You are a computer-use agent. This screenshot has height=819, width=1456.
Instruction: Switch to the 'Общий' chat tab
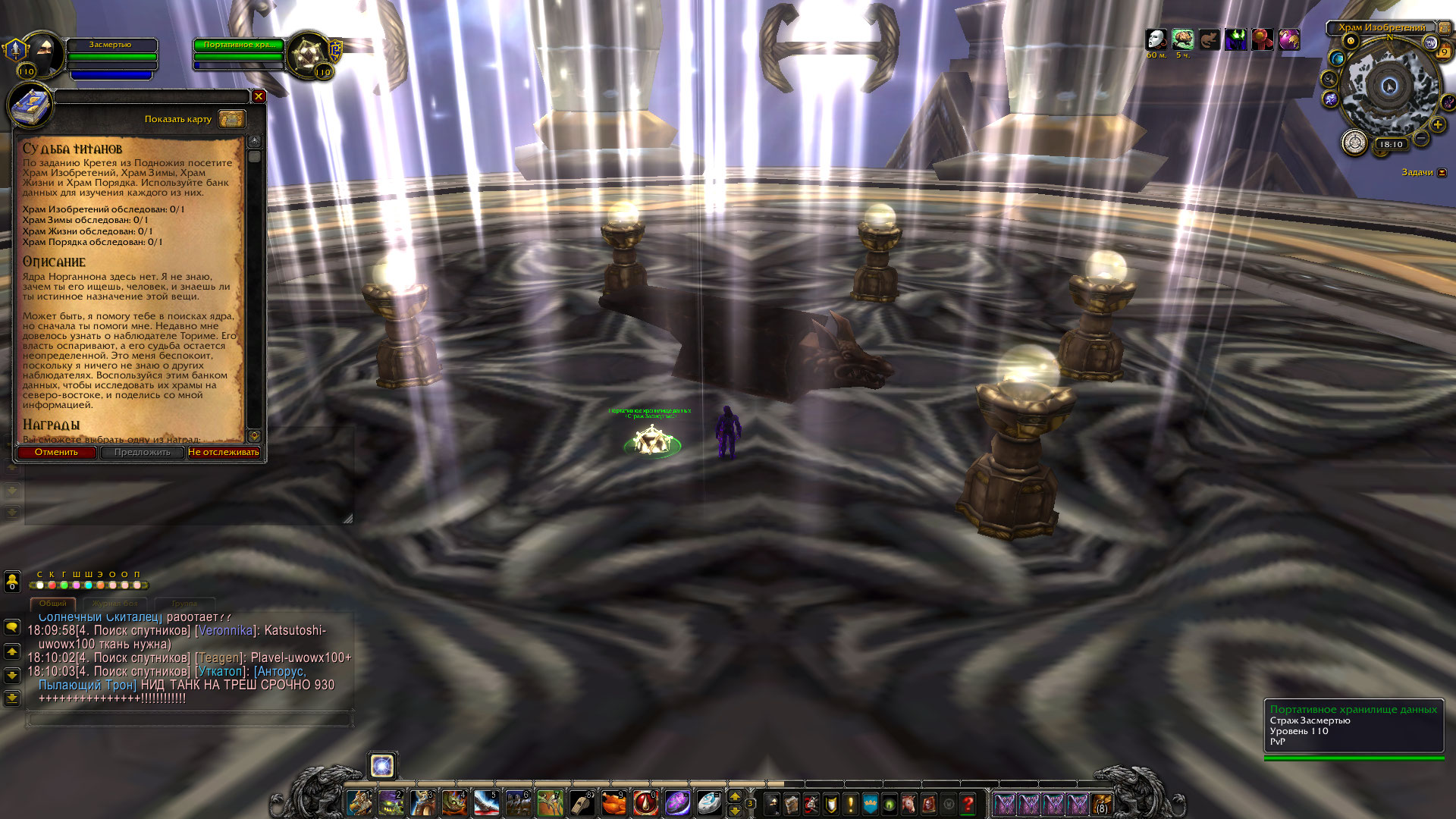click(x=52, y=604)
